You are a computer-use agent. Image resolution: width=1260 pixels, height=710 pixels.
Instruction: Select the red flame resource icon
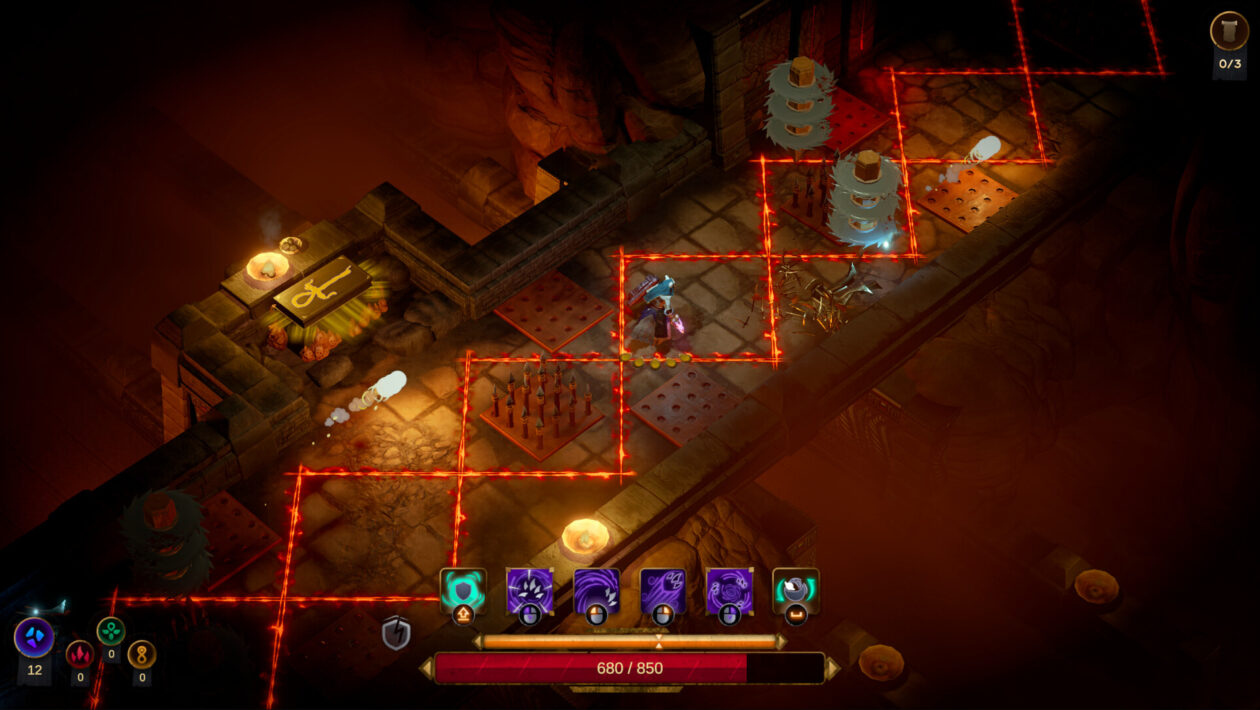tap(80, 654)
